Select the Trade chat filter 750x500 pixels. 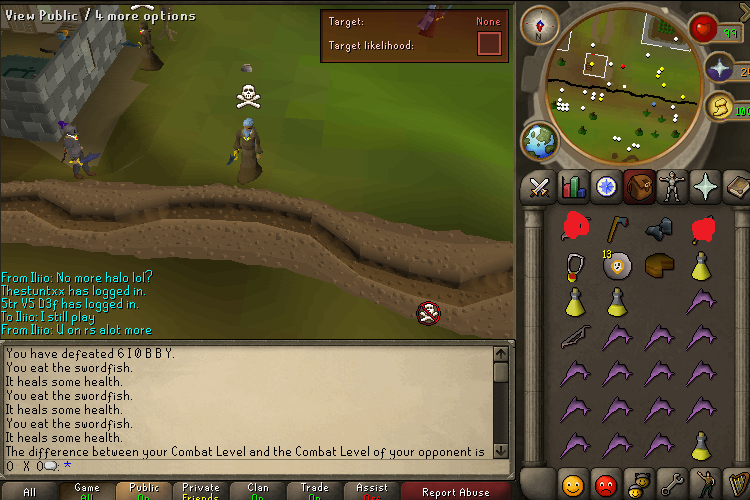[x=314, y=492]
